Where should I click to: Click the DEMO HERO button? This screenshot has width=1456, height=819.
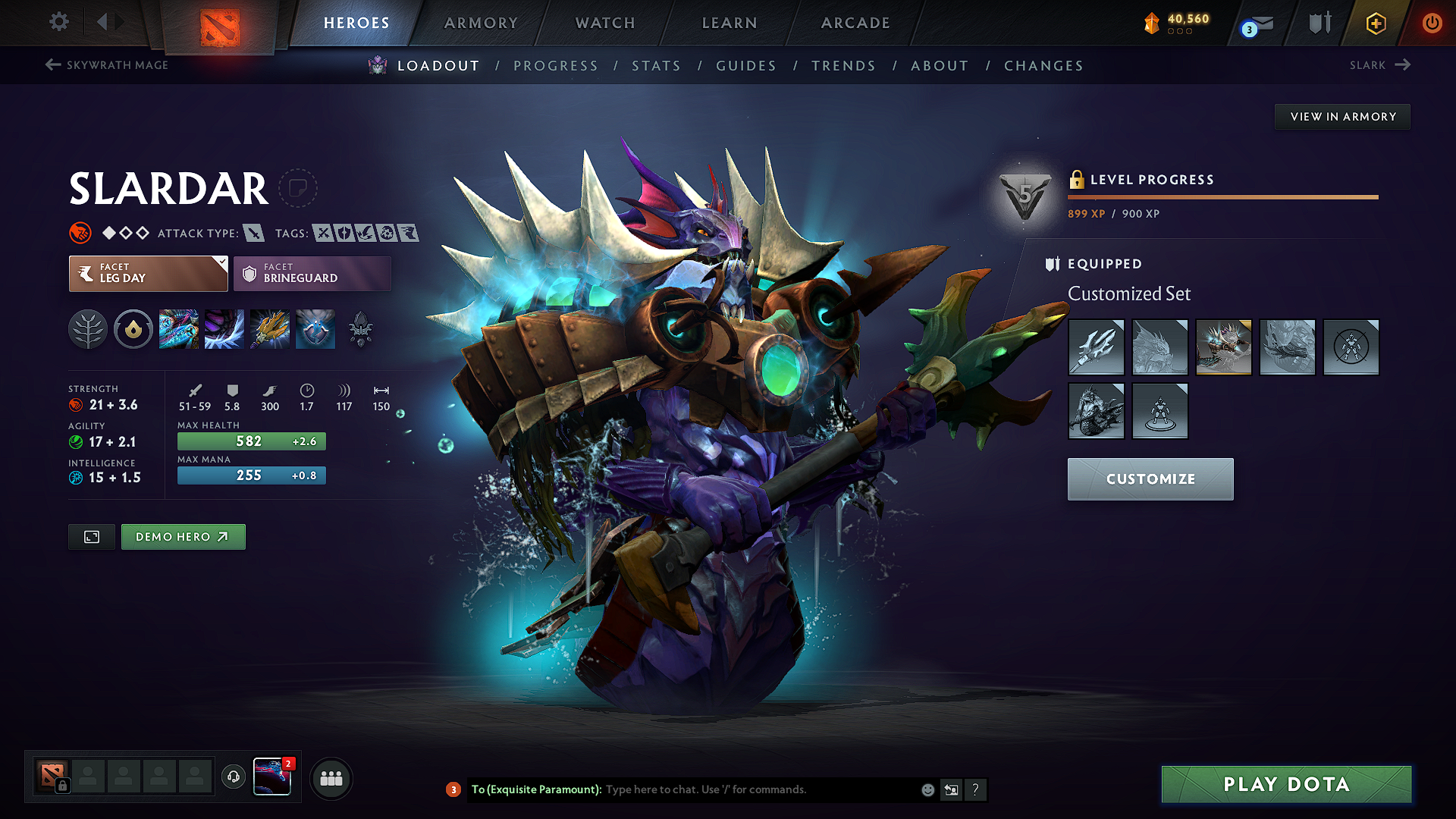183,536
